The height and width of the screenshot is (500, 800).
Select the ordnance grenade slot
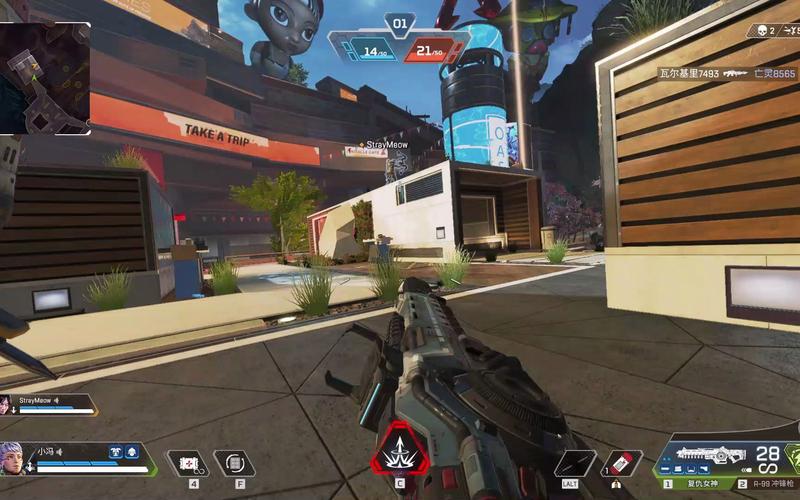pos(234,463)
